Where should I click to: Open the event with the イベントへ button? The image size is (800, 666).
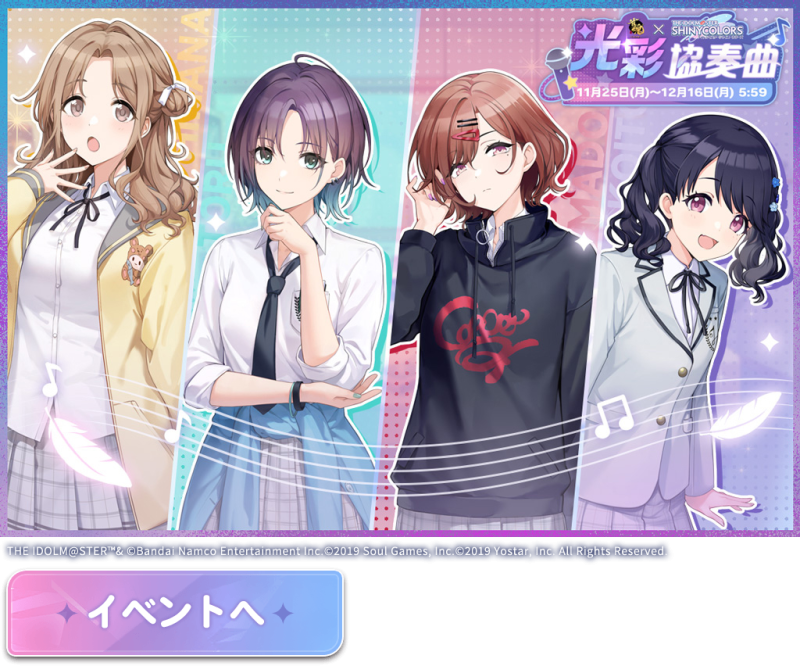click(175, 612)
